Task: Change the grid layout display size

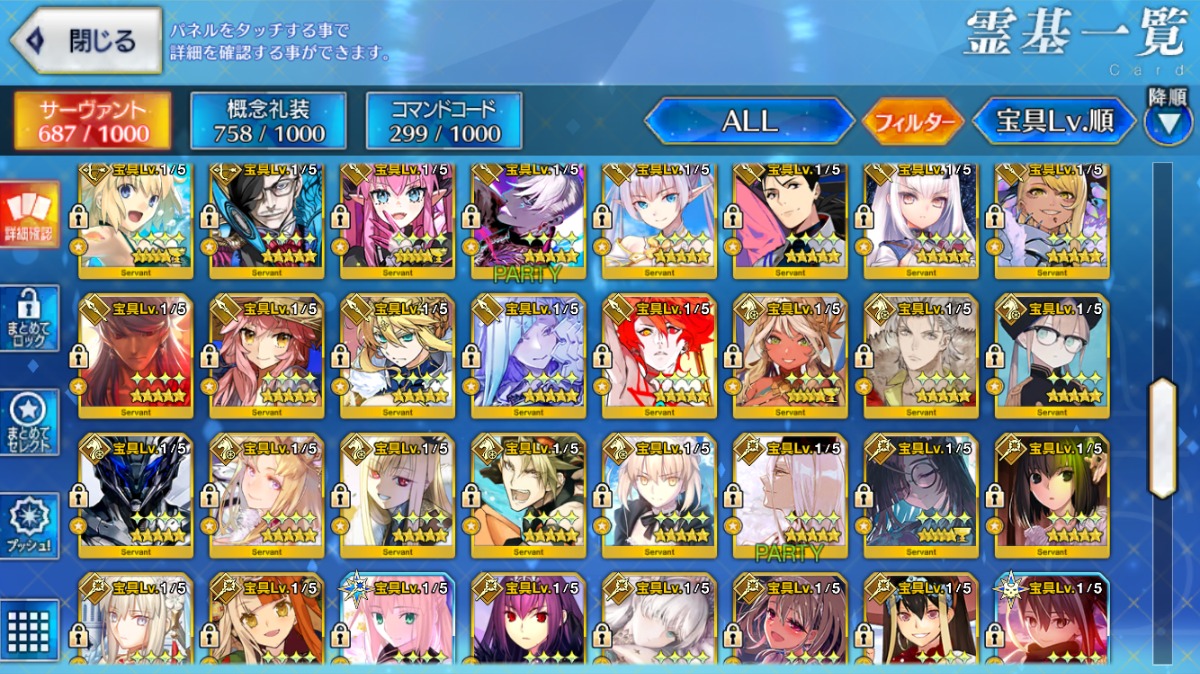Action: click(x=29, y=628)
